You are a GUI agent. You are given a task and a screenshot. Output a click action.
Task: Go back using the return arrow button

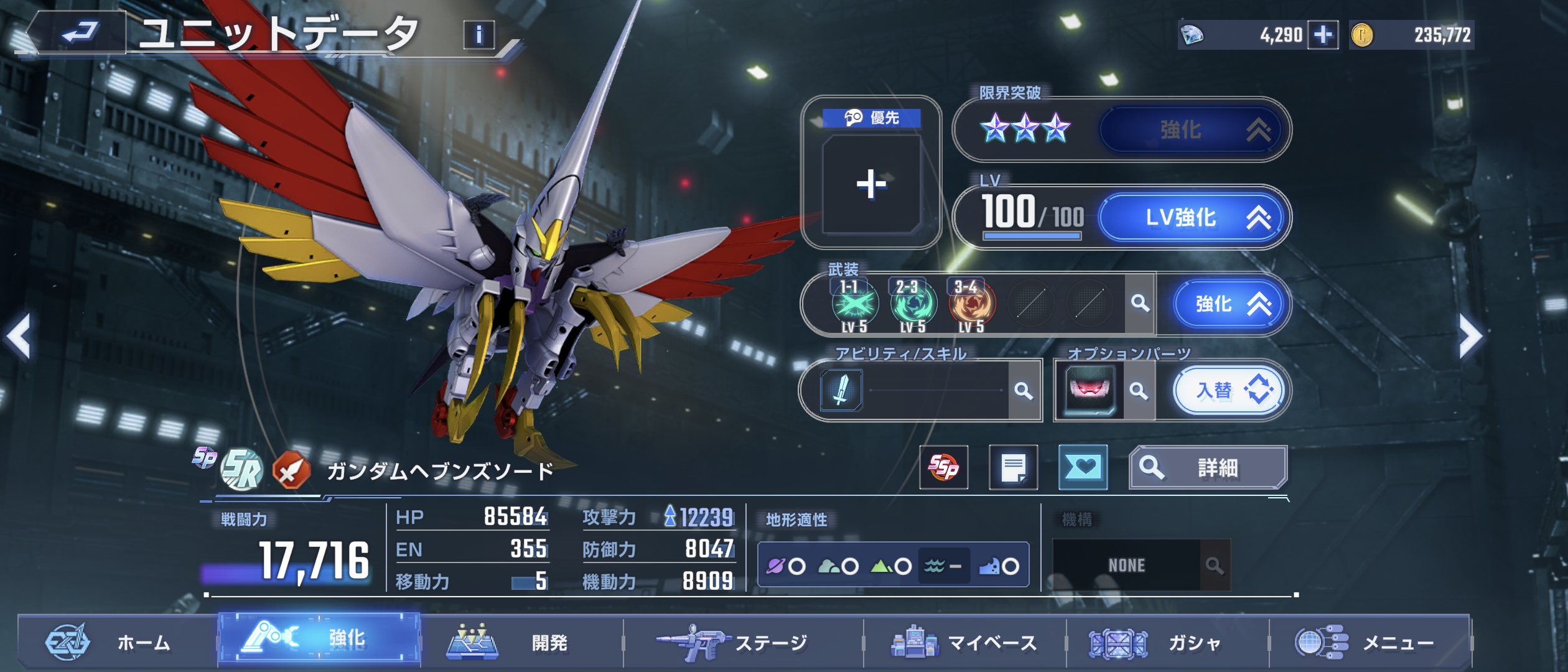point(78,32)
